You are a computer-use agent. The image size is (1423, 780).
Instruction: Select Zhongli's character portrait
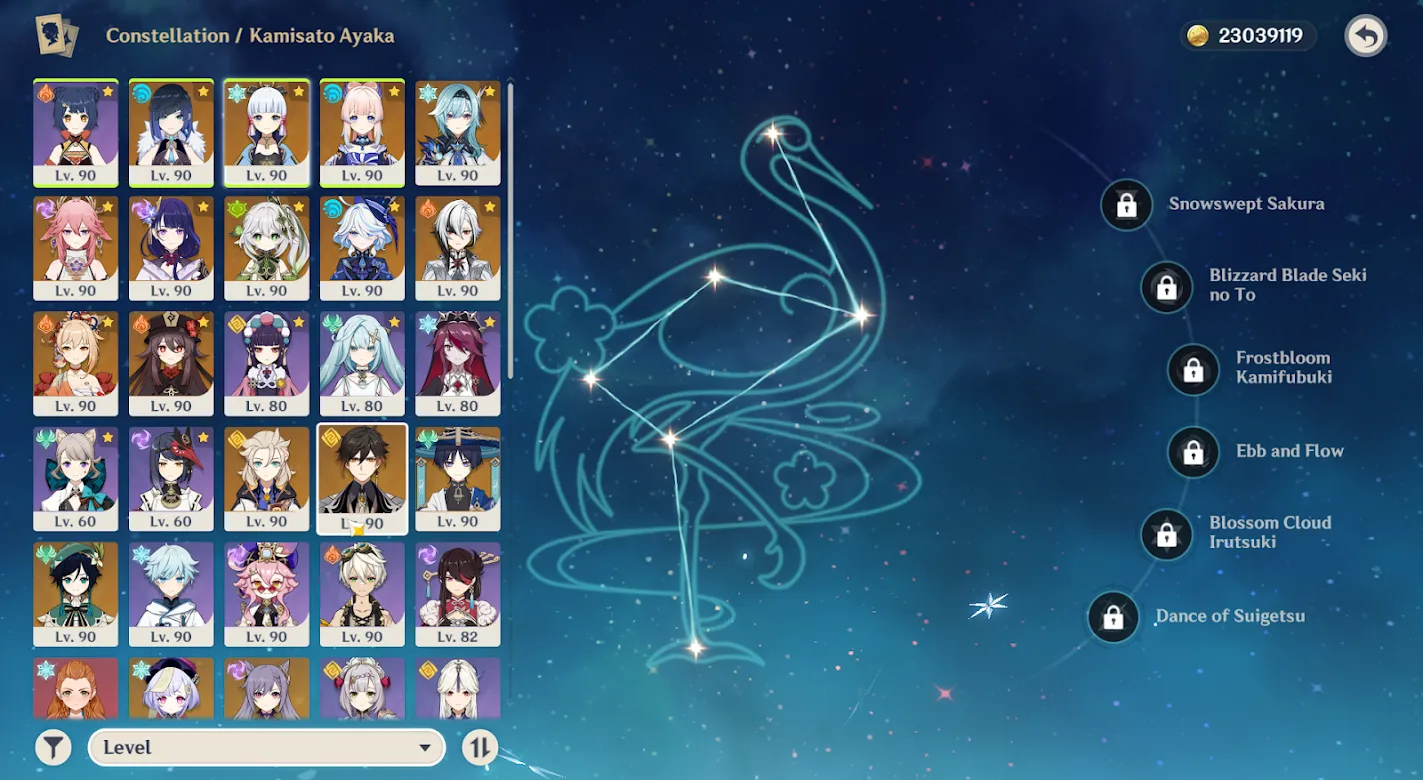pyautogui.click(x=362, y=478)
